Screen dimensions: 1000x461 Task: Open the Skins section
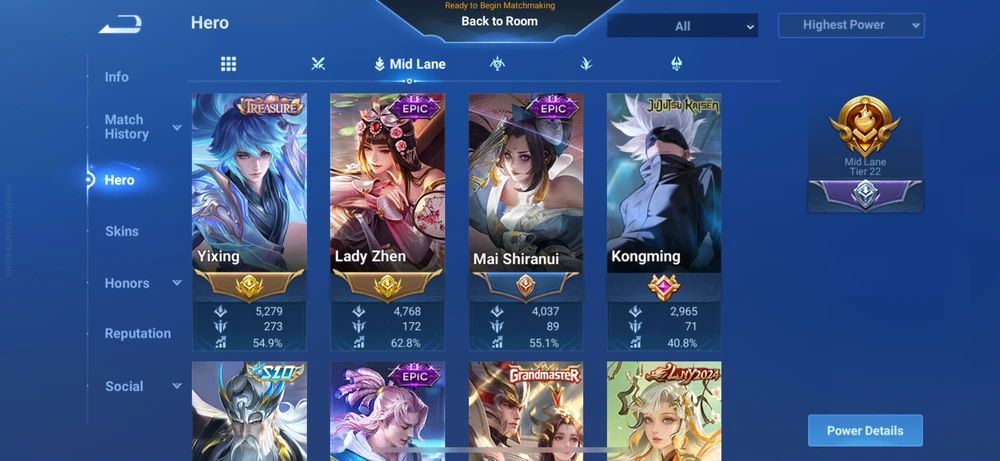pos(122,231)
